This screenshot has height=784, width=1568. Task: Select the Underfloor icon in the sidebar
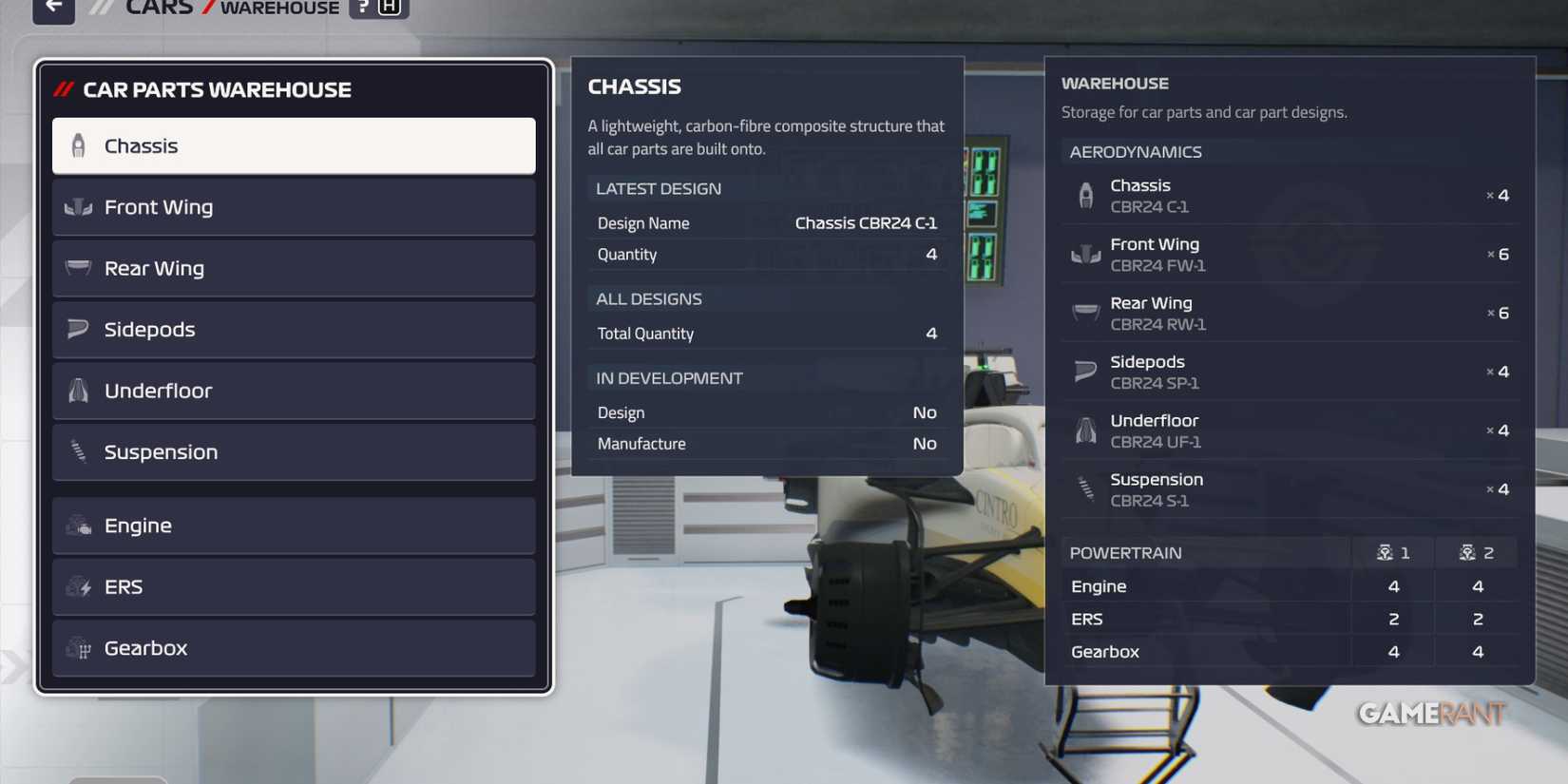(77, 390)
